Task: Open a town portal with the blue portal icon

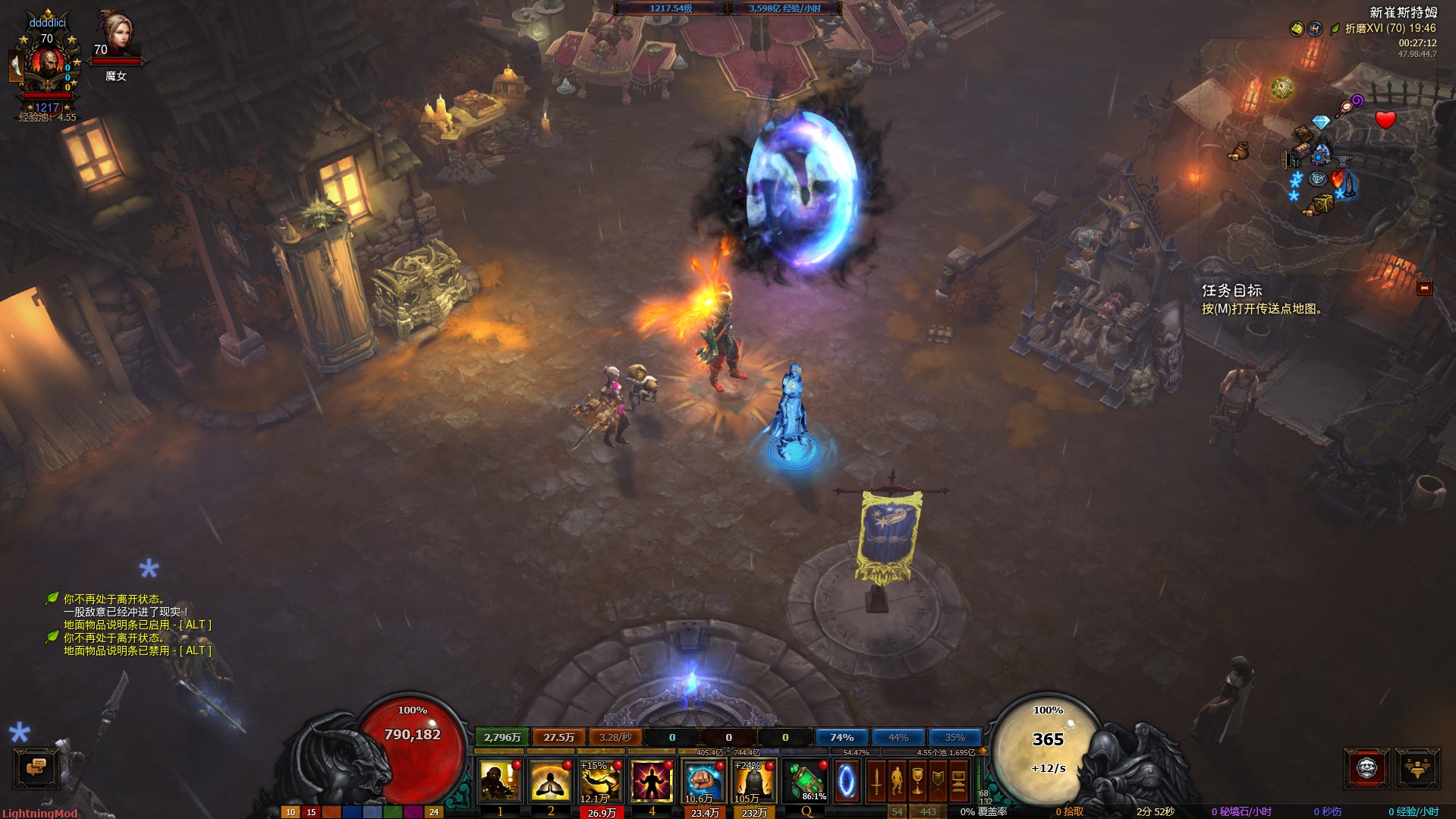Action: 847,781
